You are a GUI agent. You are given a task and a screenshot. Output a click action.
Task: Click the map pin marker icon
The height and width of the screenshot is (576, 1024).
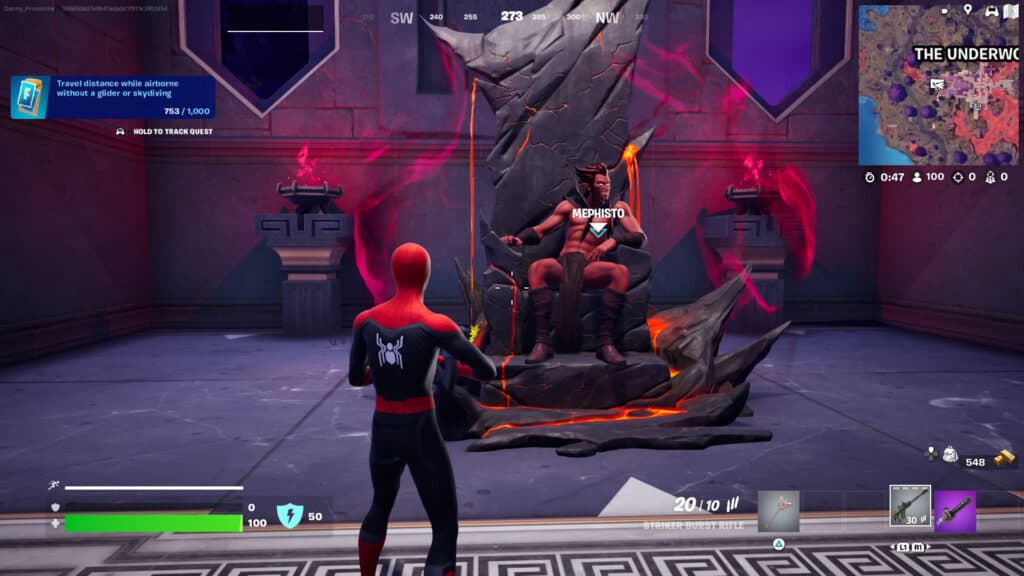coord(968,10)
